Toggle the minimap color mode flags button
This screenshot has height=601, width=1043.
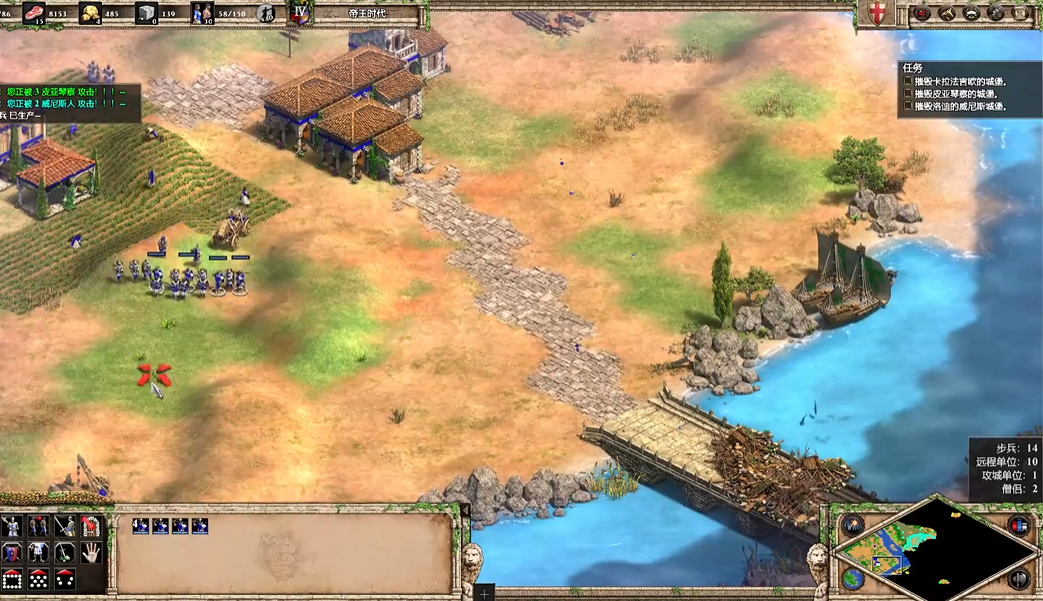[x=1019, y=526]
